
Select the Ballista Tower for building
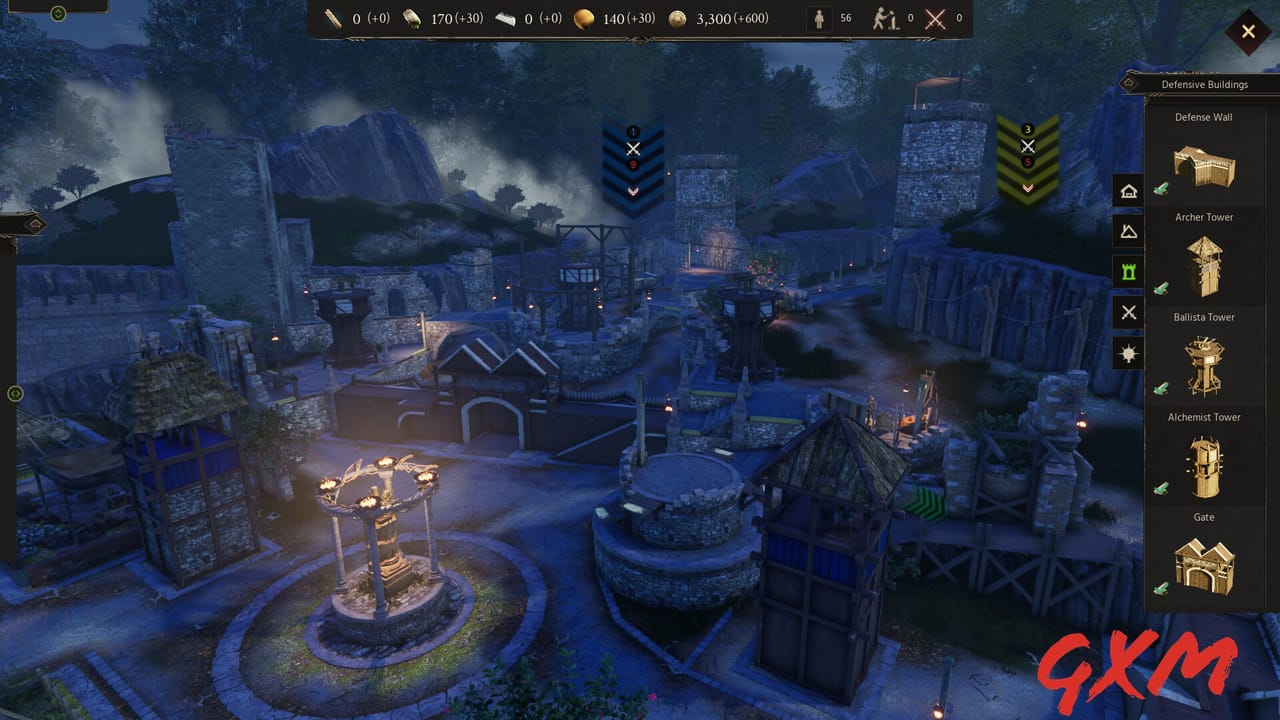tap(1204, 363)
